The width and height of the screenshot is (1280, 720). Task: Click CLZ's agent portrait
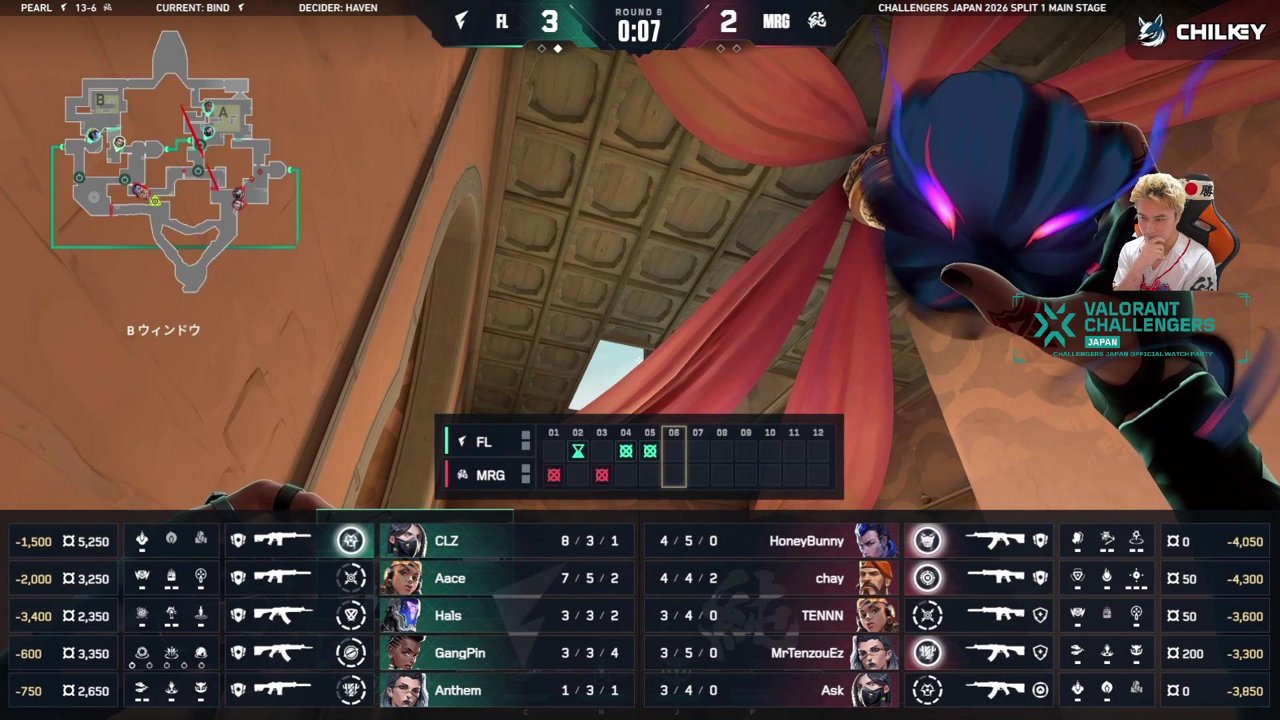pyautogui.click(x=403, y=541)
